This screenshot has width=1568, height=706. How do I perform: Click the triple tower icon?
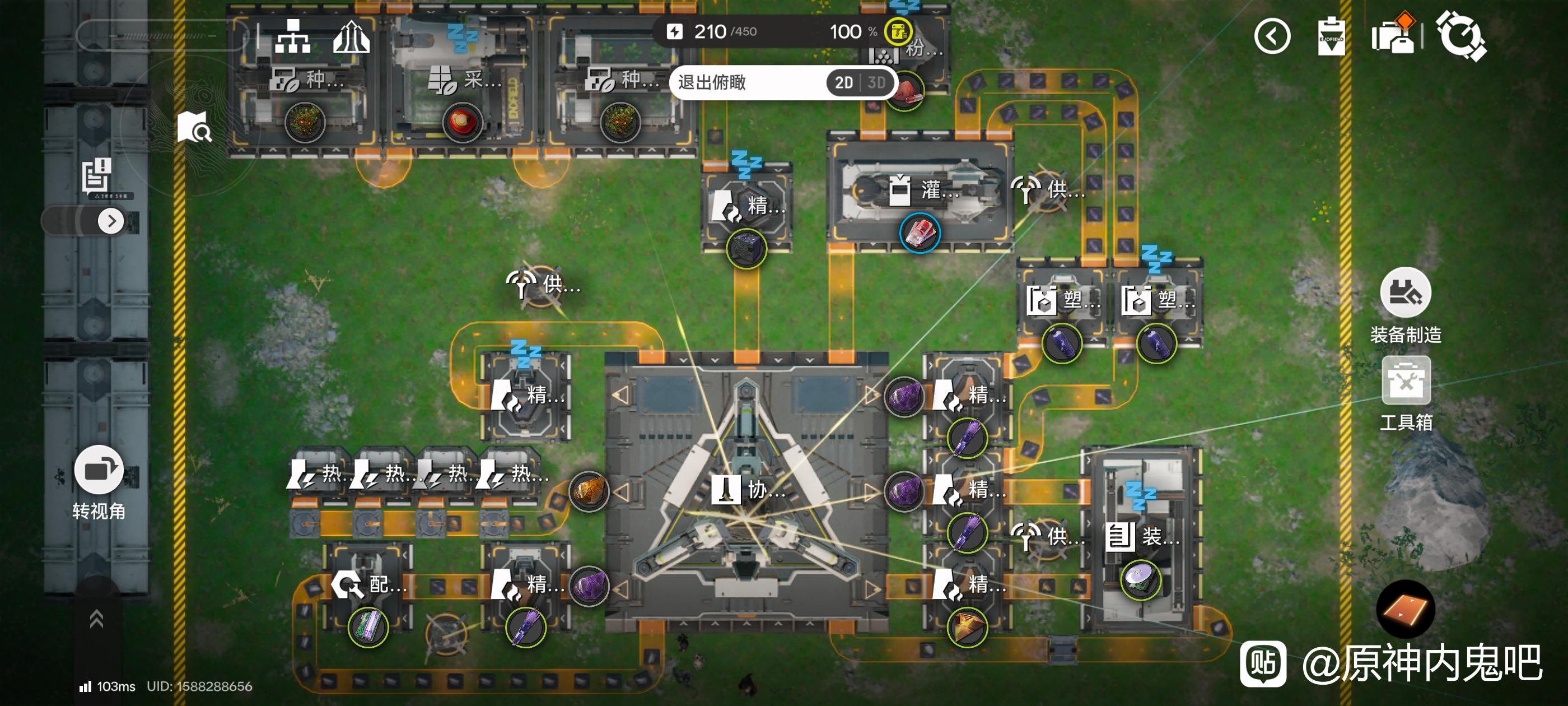(351, 36)
